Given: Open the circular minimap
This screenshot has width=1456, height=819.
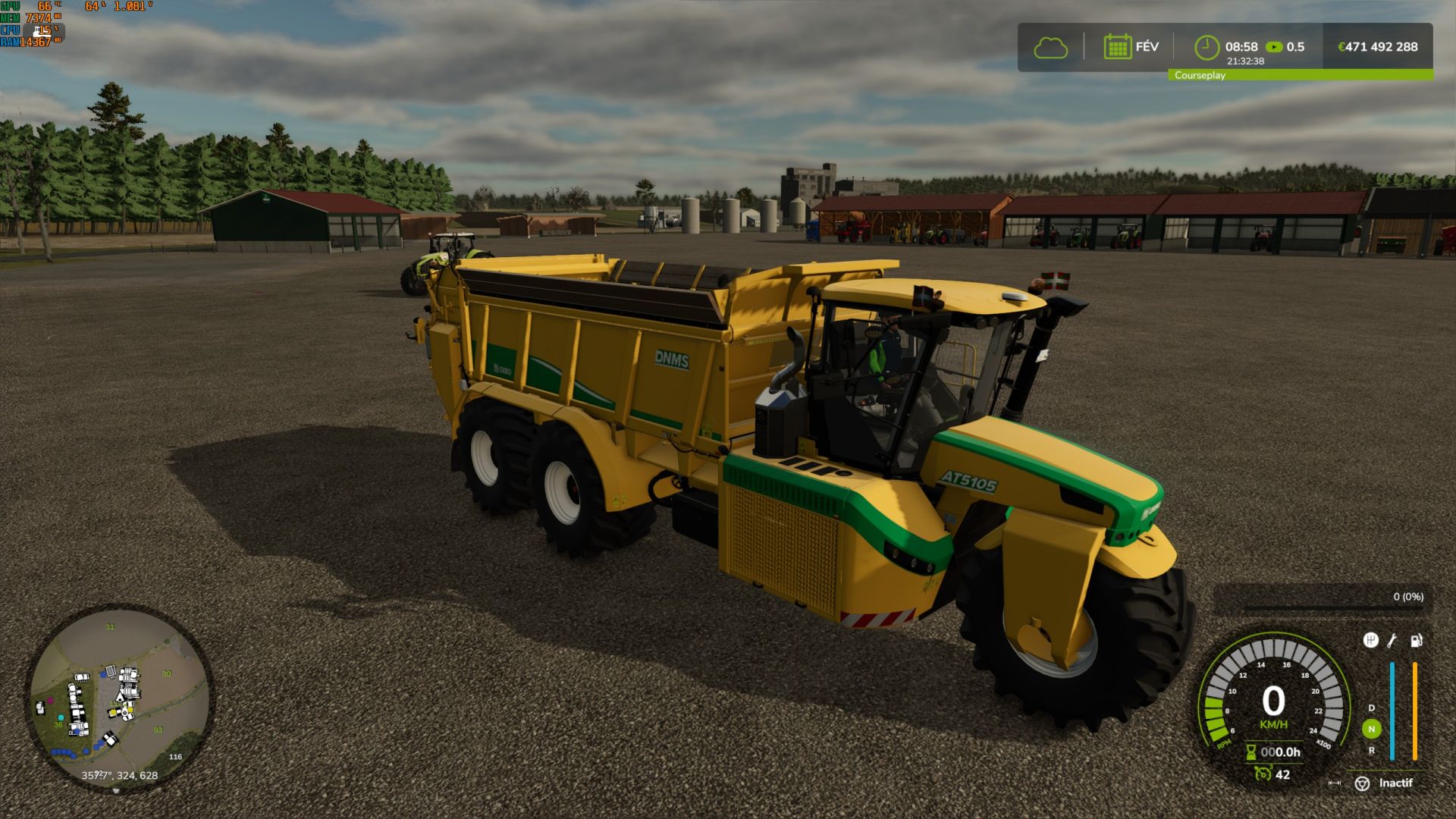Looking at the screenshot, I should click(x=119, y=698).
